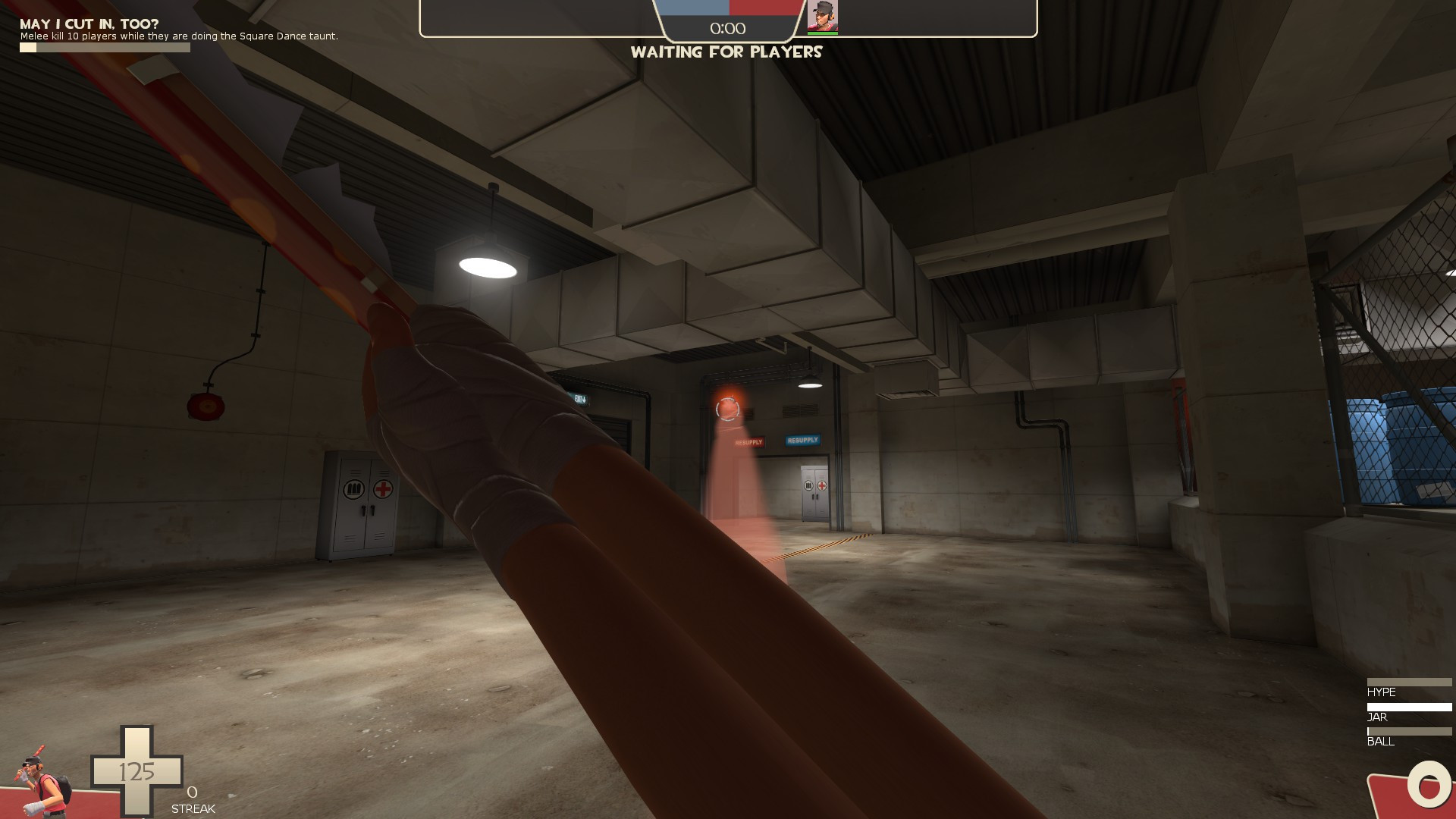Click the red fire extinguisher on the wall
The width and height of the screenshot is (1456, 819).
(x=206, y=408)
